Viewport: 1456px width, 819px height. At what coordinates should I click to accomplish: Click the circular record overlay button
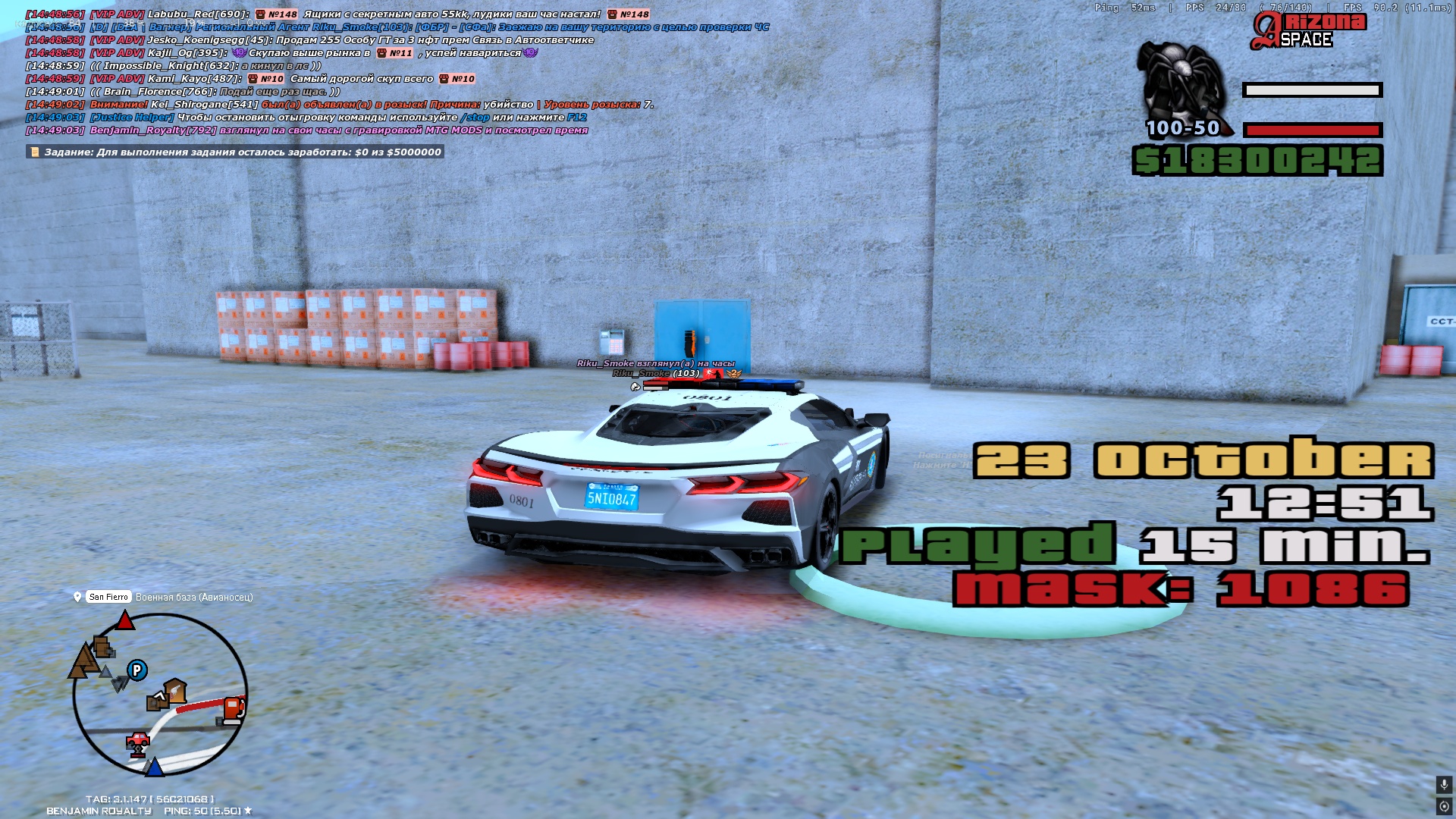[1444, 806]
